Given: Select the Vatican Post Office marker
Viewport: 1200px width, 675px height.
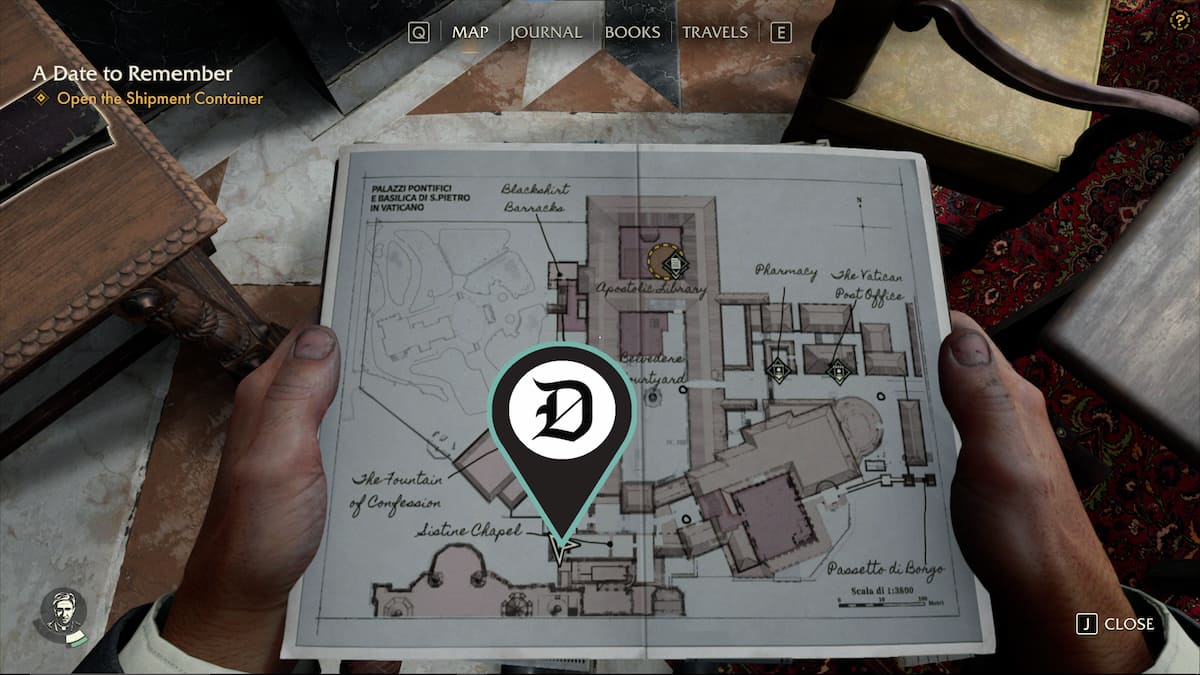Looking at the screenshot, I should (839, 371).
